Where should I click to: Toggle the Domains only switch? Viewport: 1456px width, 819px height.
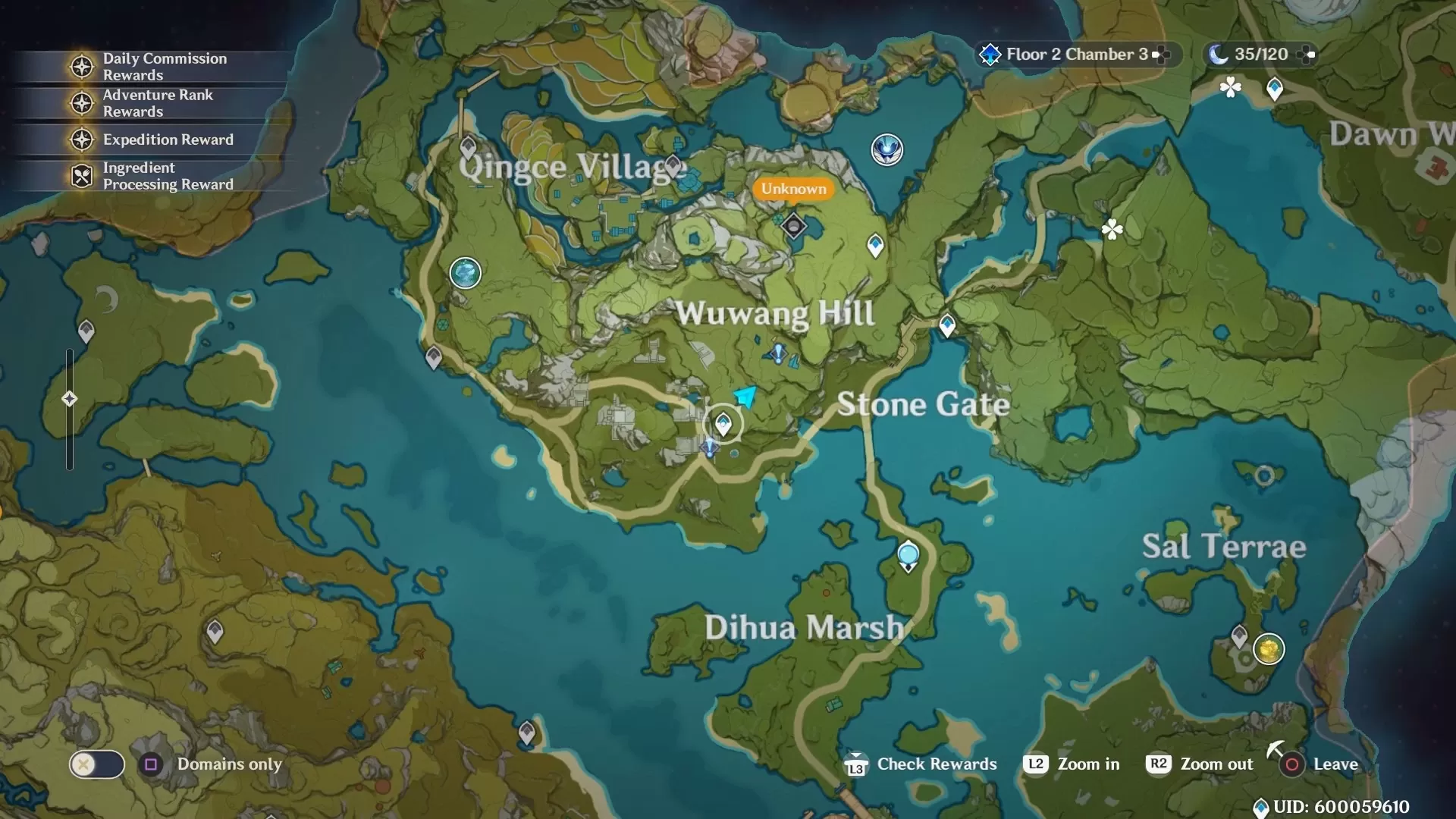[96, 764]
